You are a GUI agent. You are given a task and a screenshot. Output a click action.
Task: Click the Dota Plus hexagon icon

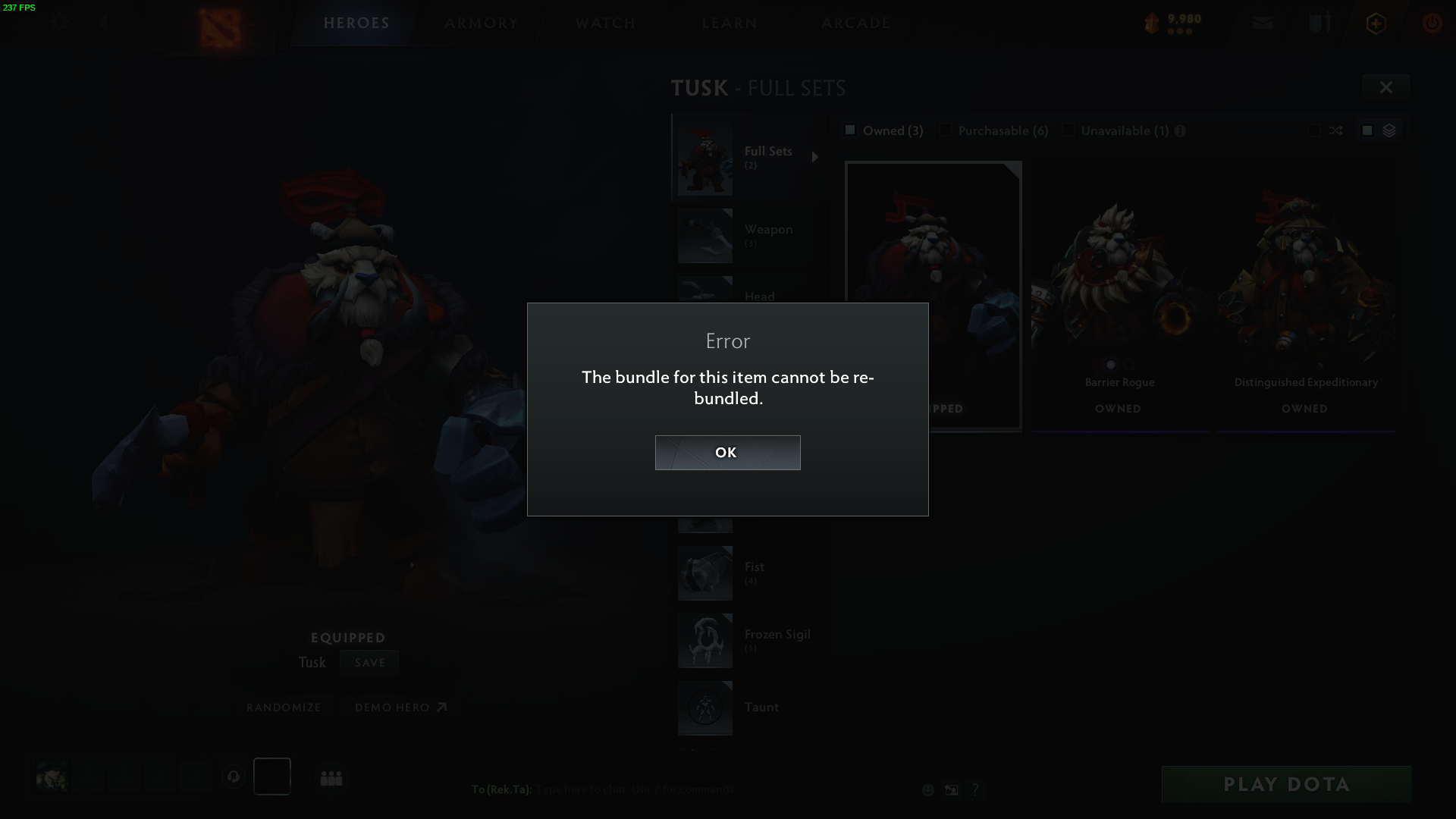1375,23
